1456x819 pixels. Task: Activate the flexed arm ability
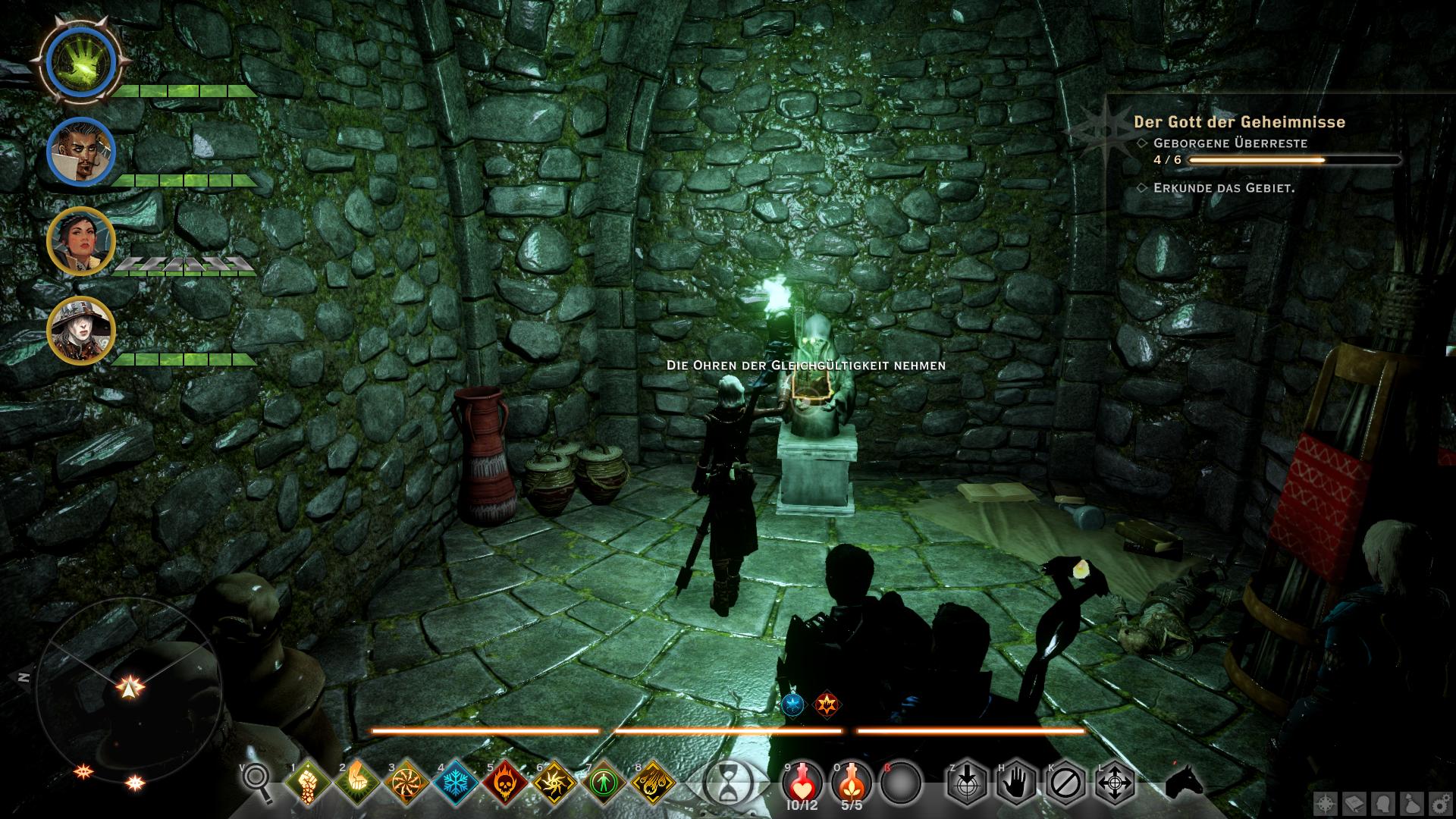356,781
